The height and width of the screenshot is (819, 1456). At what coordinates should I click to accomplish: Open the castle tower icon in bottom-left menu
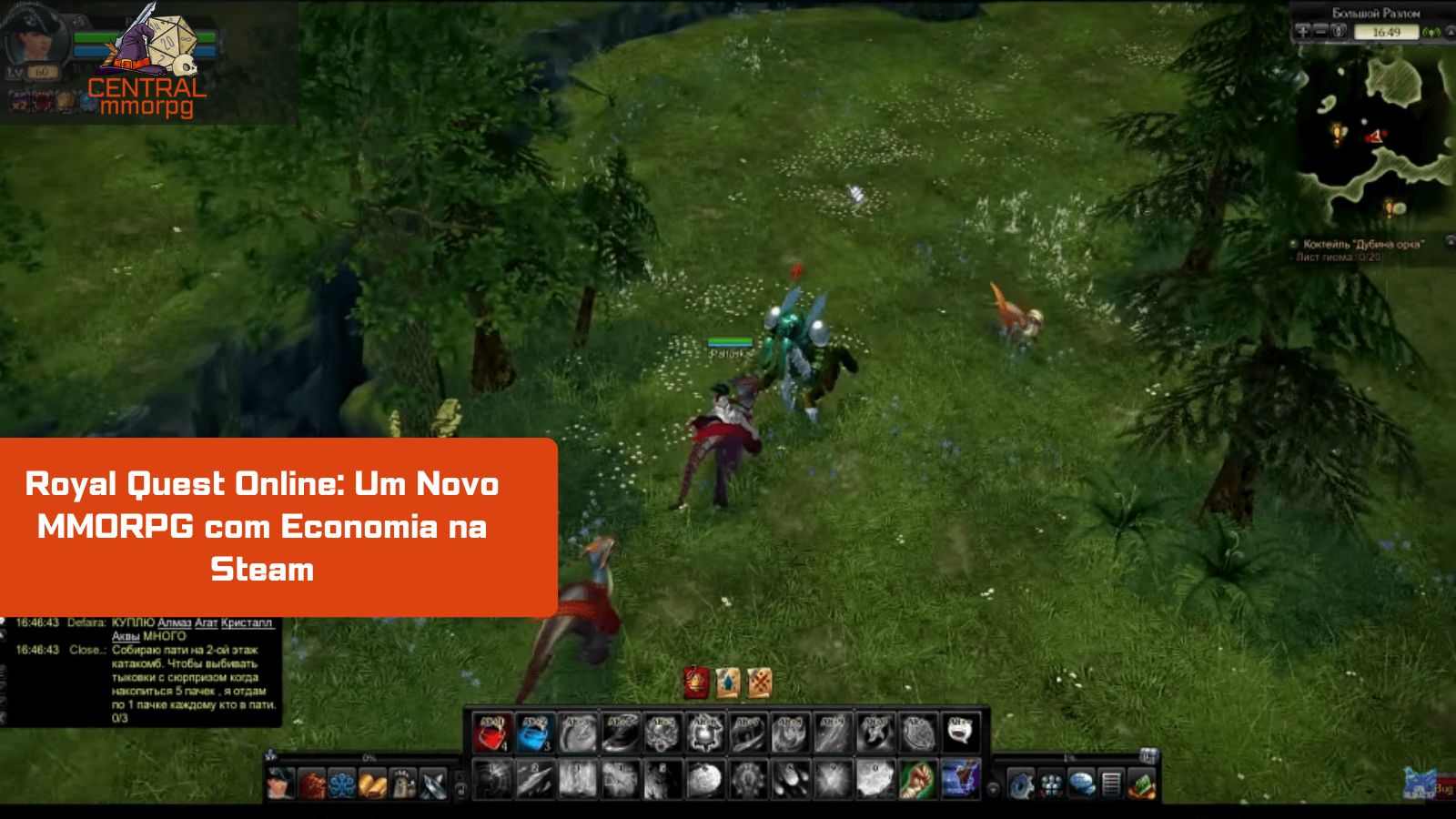(405, 784)
